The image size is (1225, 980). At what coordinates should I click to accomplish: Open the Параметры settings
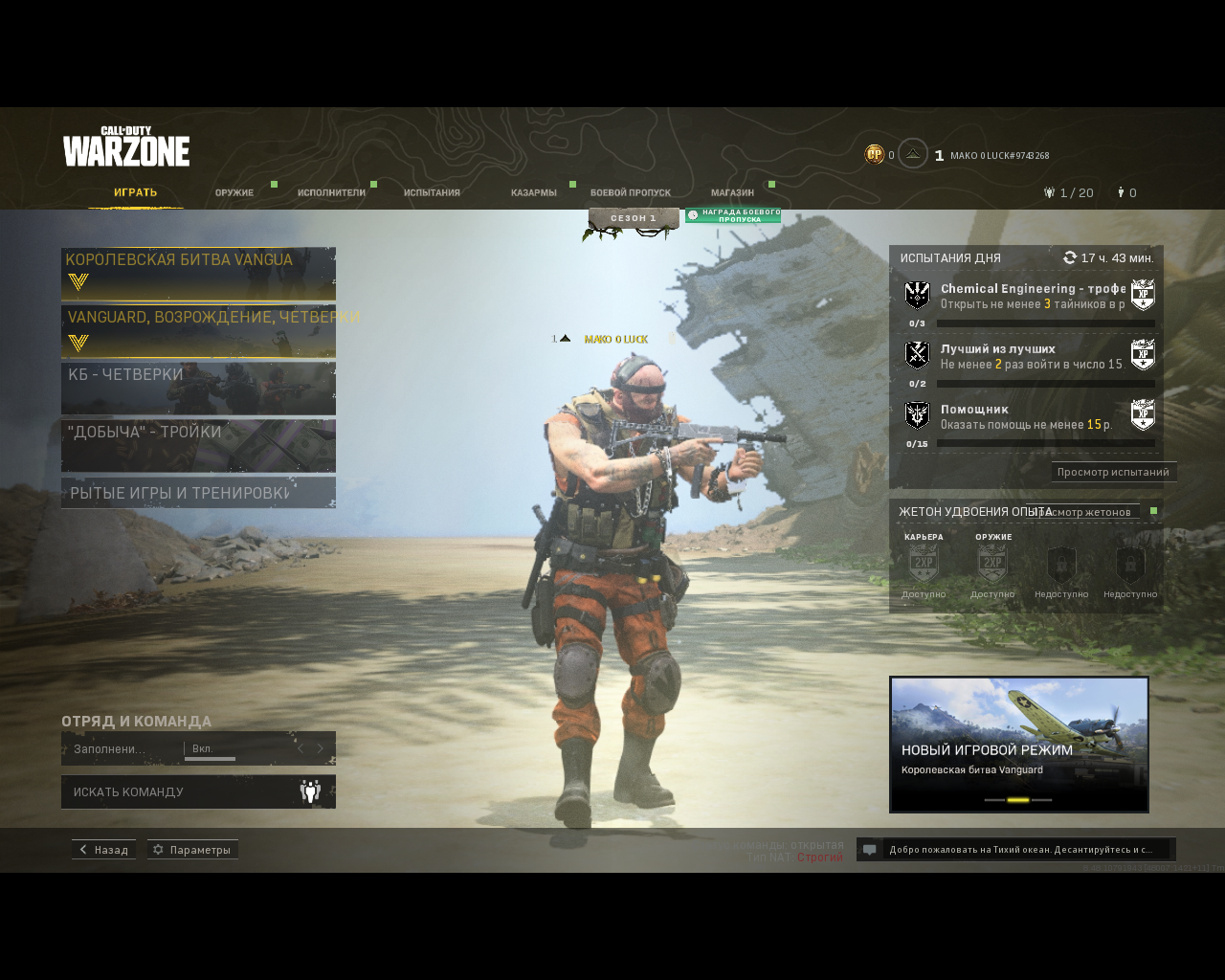pyautogui.click(x=192, y=850)
